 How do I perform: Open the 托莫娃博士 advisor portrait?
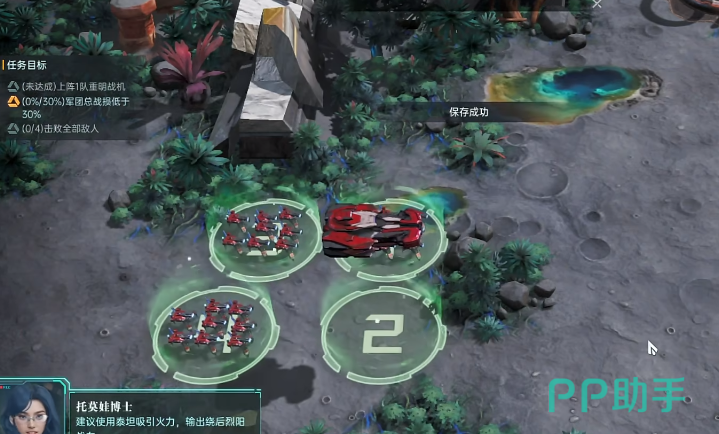point(28,408)
